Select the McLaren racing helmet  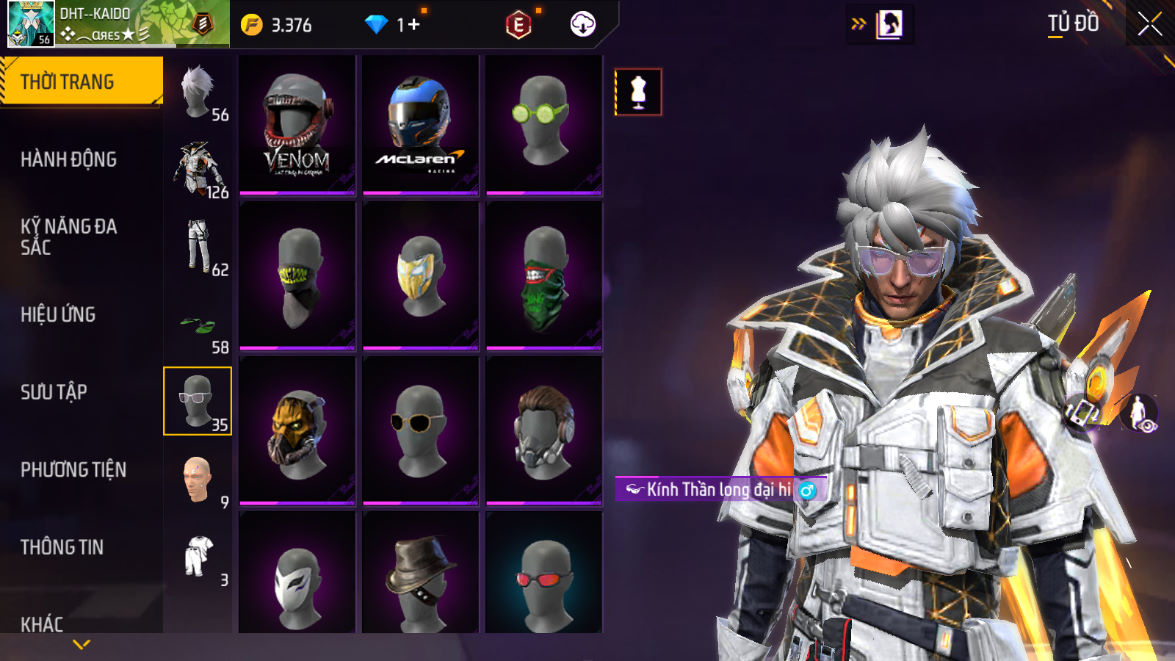click(420, 125)
